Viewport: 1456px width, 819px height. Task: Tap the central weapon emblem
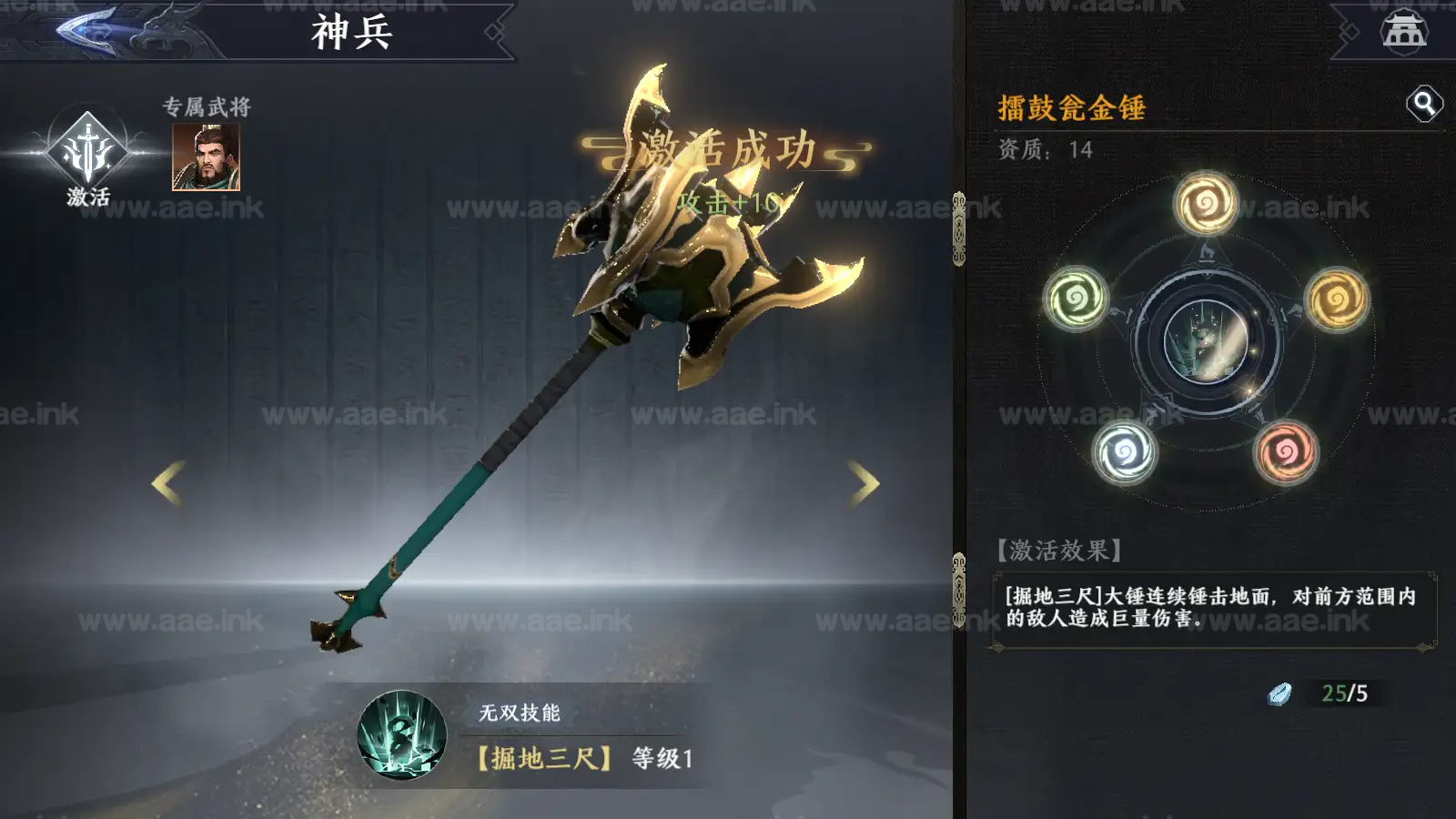(x=1207, y=341)
